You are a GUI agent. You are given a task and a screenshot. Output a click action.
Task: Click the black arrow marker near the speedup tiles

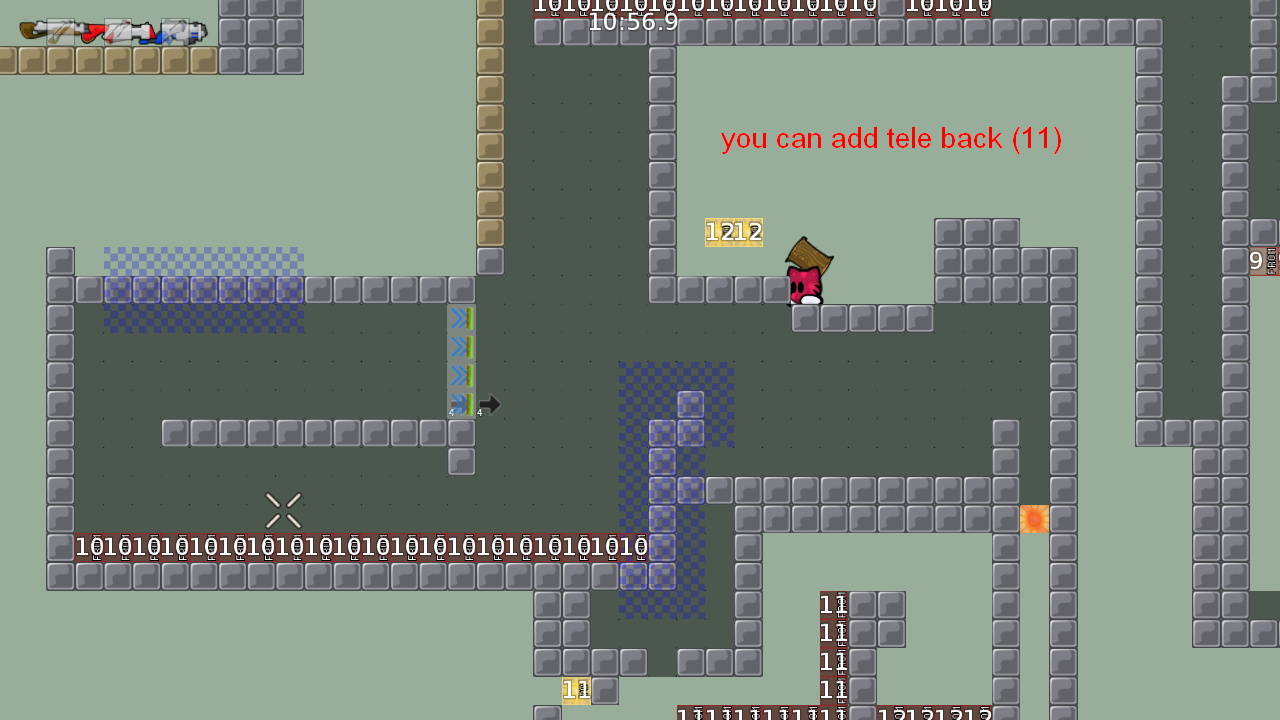[489, 404]
